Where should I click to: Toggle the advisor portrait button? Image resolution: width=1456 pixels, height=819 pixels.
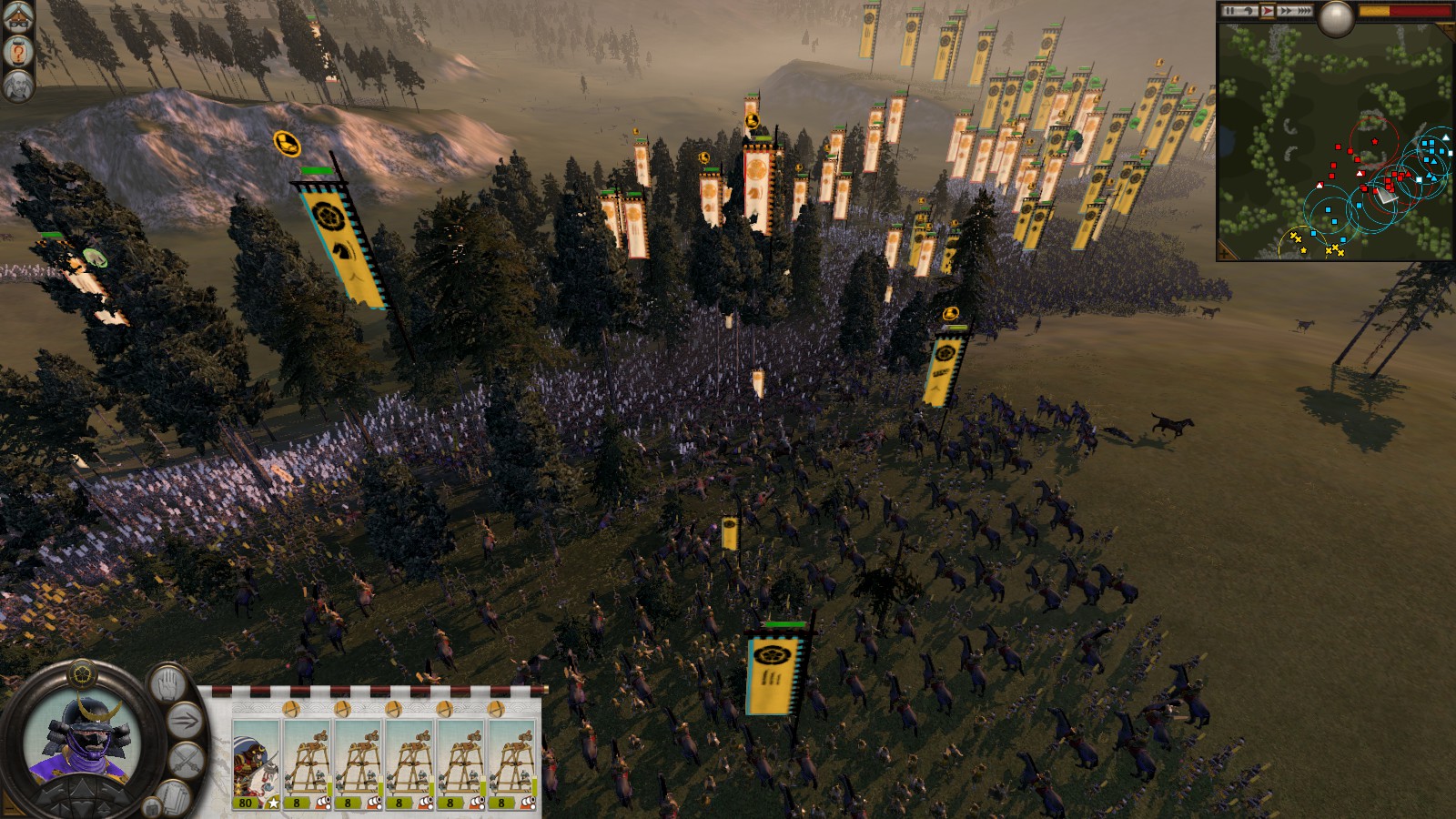tap(18, 86)
